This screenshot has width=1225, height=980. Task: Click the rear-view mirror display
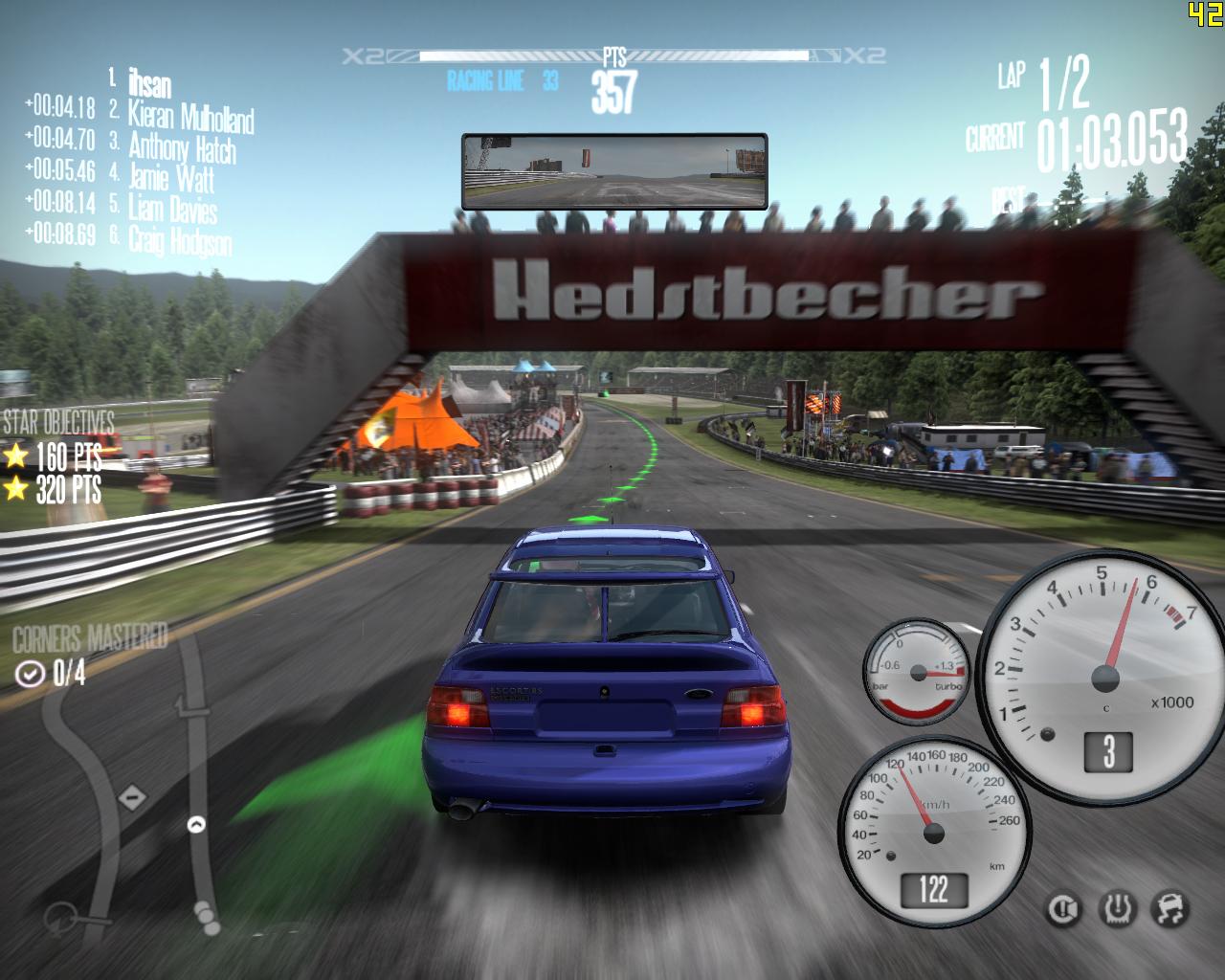[x=614, y=171]
